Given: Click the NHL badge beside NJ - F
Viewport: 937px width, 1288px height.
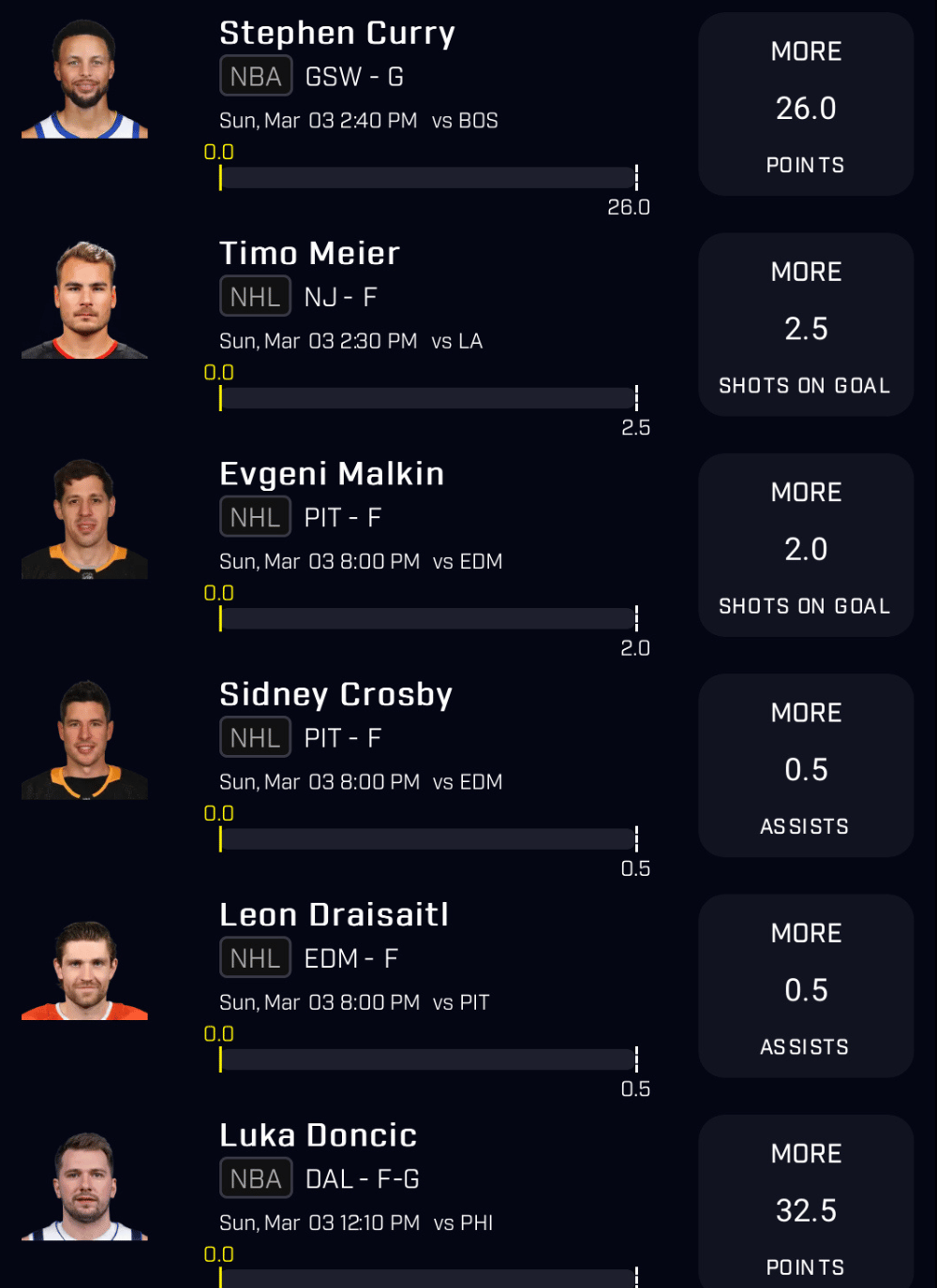Looking at the screenshot, I should click(x=255, y=297).
